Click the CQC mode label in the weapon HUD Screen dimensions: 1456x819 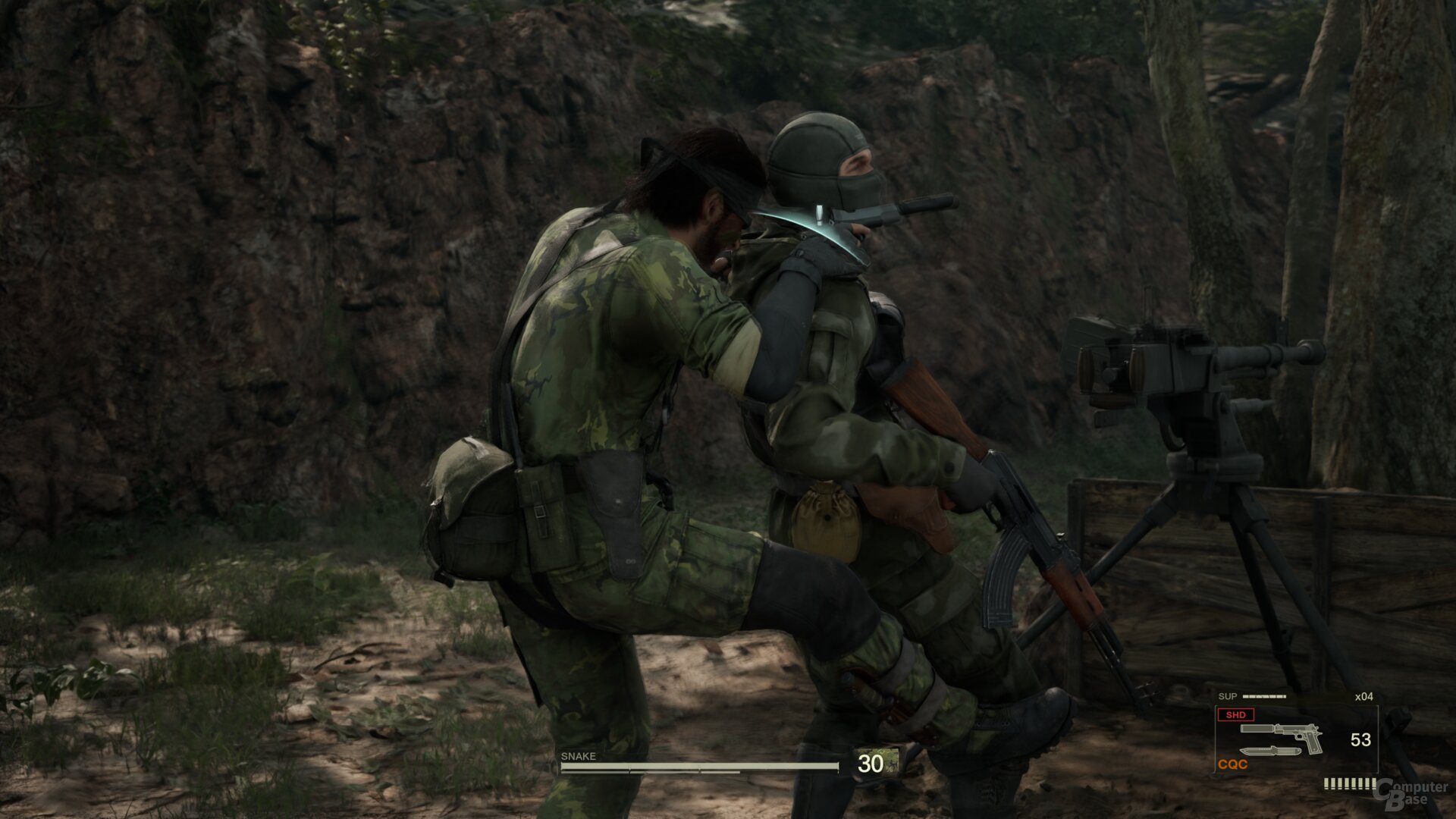point(1232,764)
